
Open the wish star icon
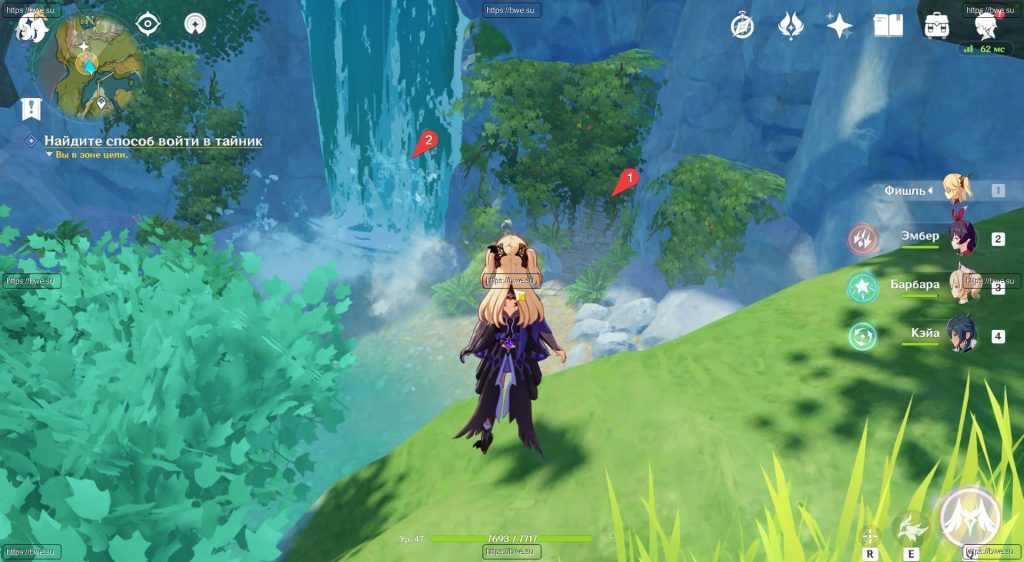(839, 25)
